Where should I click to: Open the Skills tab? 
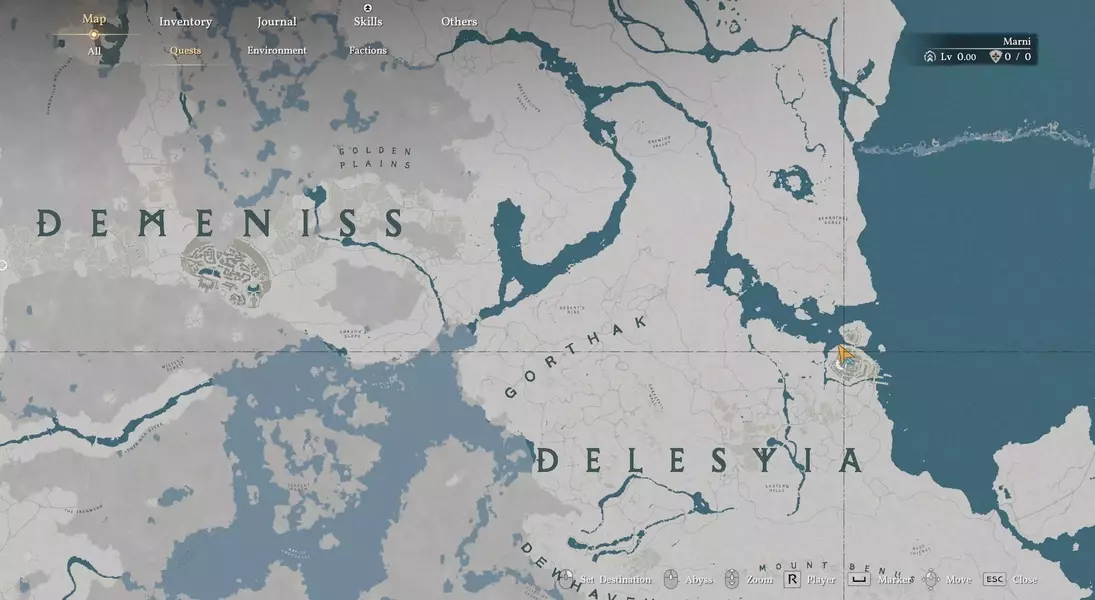tap(368, 21)
